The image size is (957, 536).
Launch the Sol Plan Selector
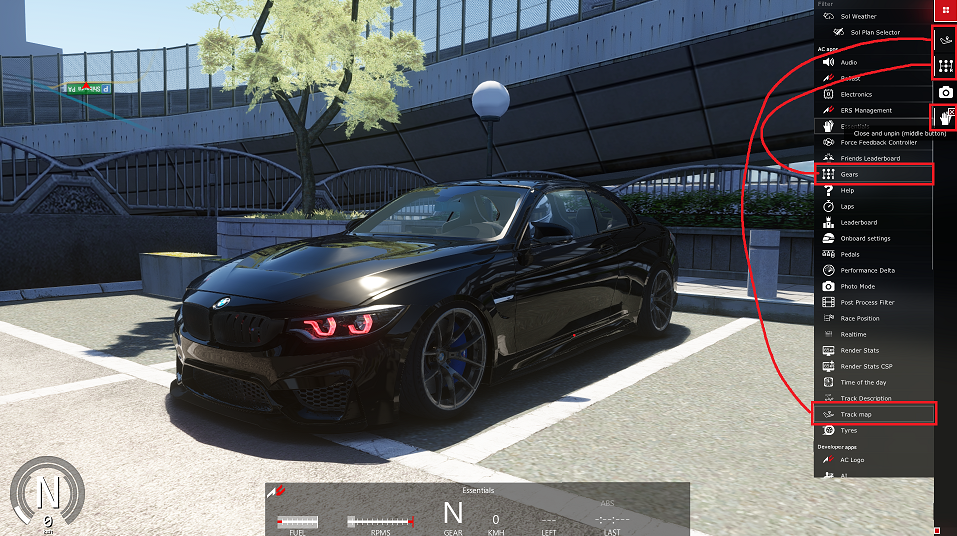point(874,32)
